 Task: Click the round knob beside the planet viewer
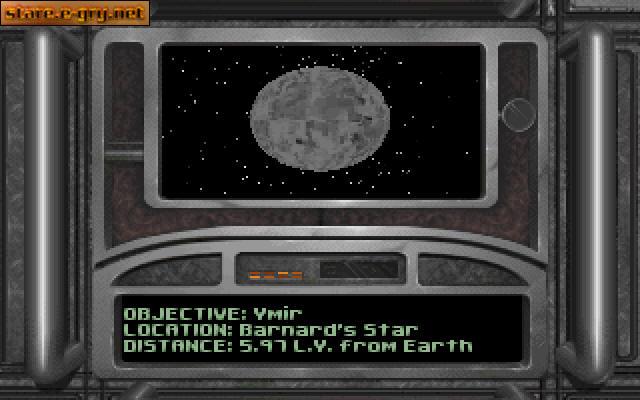[517, 115]
